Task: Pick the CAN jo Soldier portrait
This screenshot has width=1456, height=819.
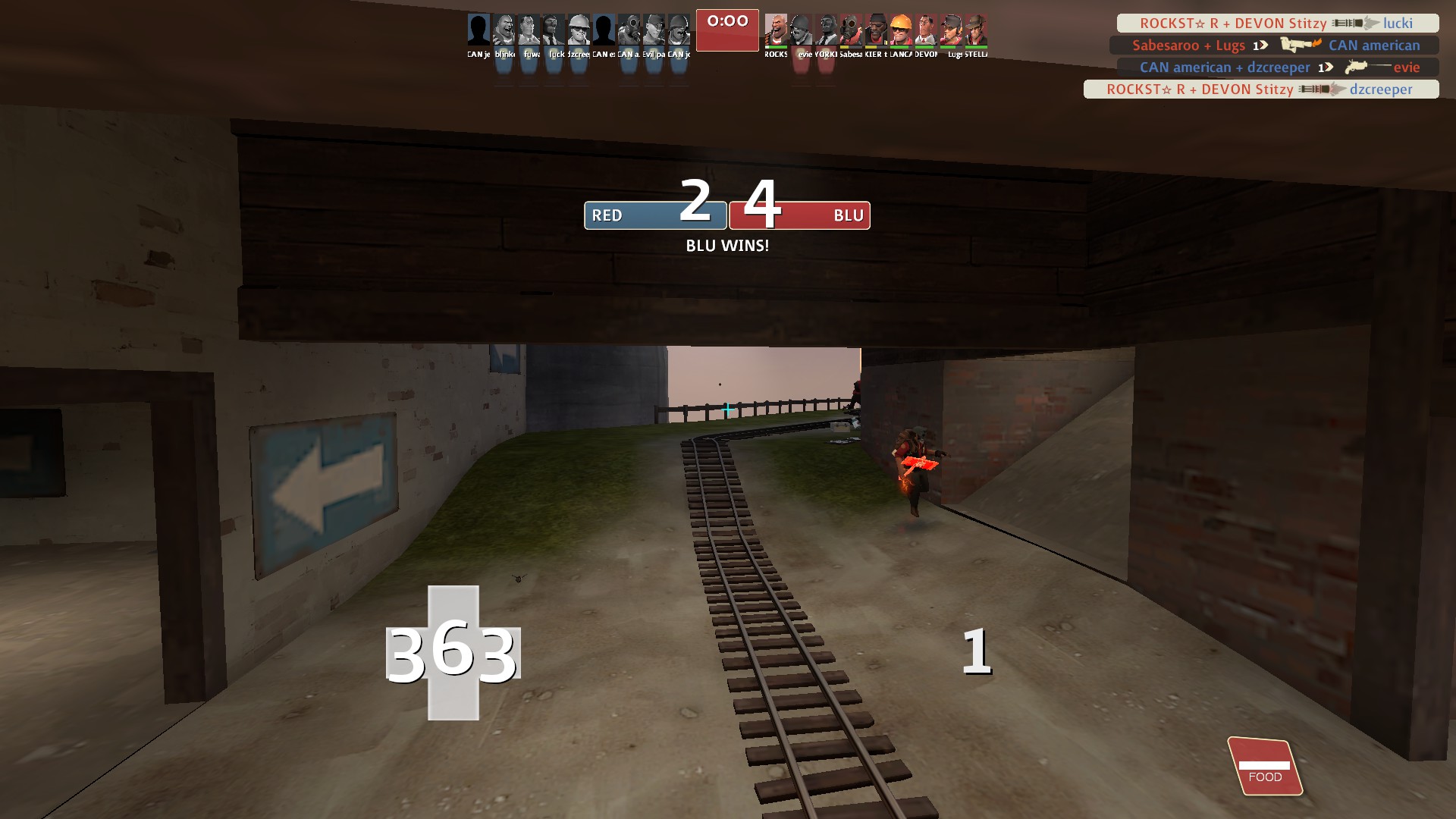Action: (679, 30)
